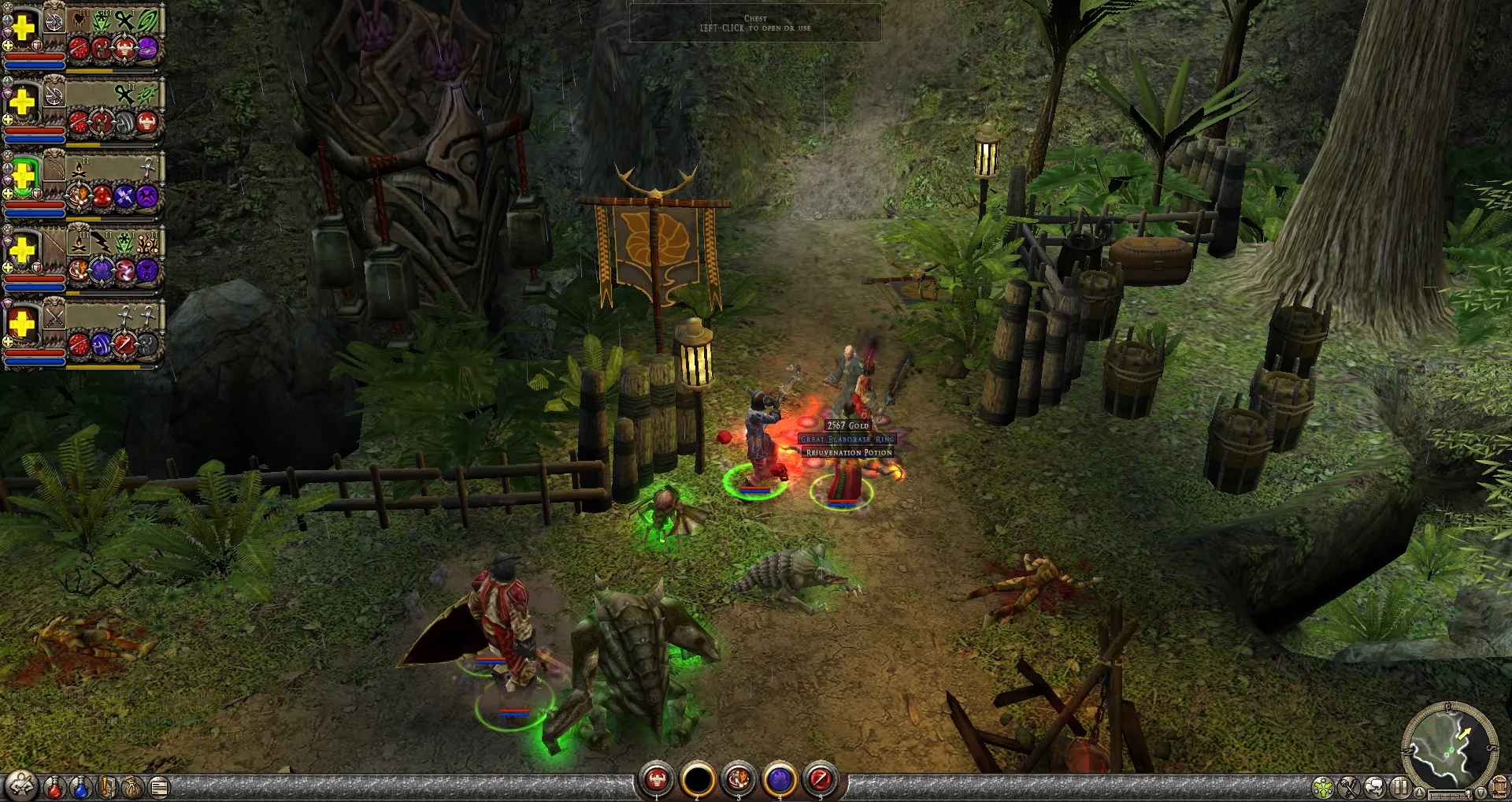1512x802 pixels.
Task: Toggle the crossed weapons combat mode button
Action: click(x=1349, y=786)
